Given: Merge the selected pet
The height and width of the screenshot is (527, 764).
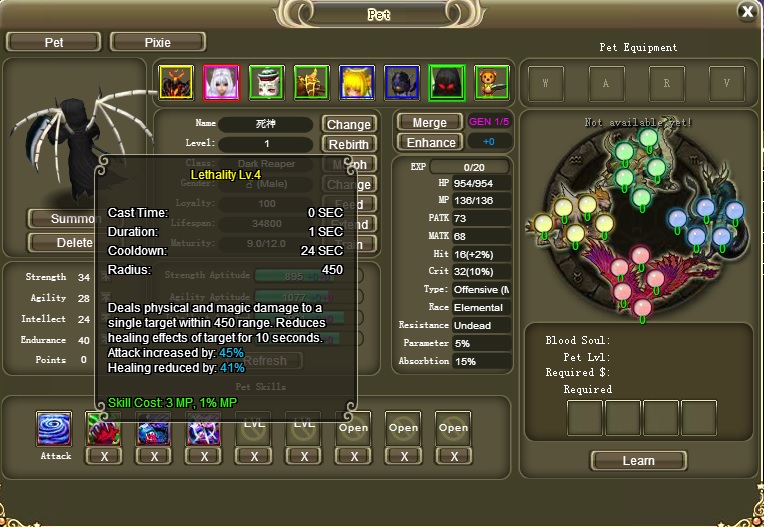Looking at the screenshot, I should (429, 123).
